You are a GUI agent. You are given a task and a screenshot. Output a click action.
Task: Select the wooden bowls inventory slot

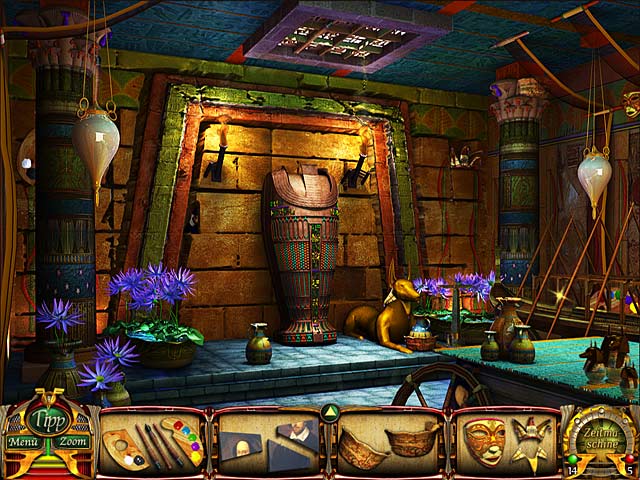click(x=388, y=442)
